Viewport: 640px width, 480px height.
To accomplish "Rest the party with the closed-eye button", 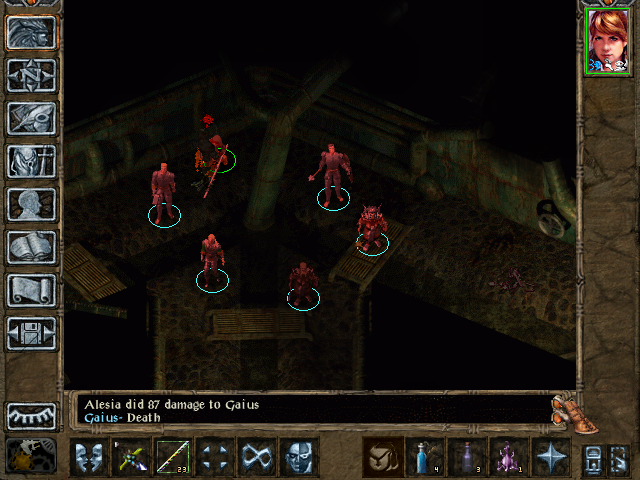I will click(x=32, y=416).
